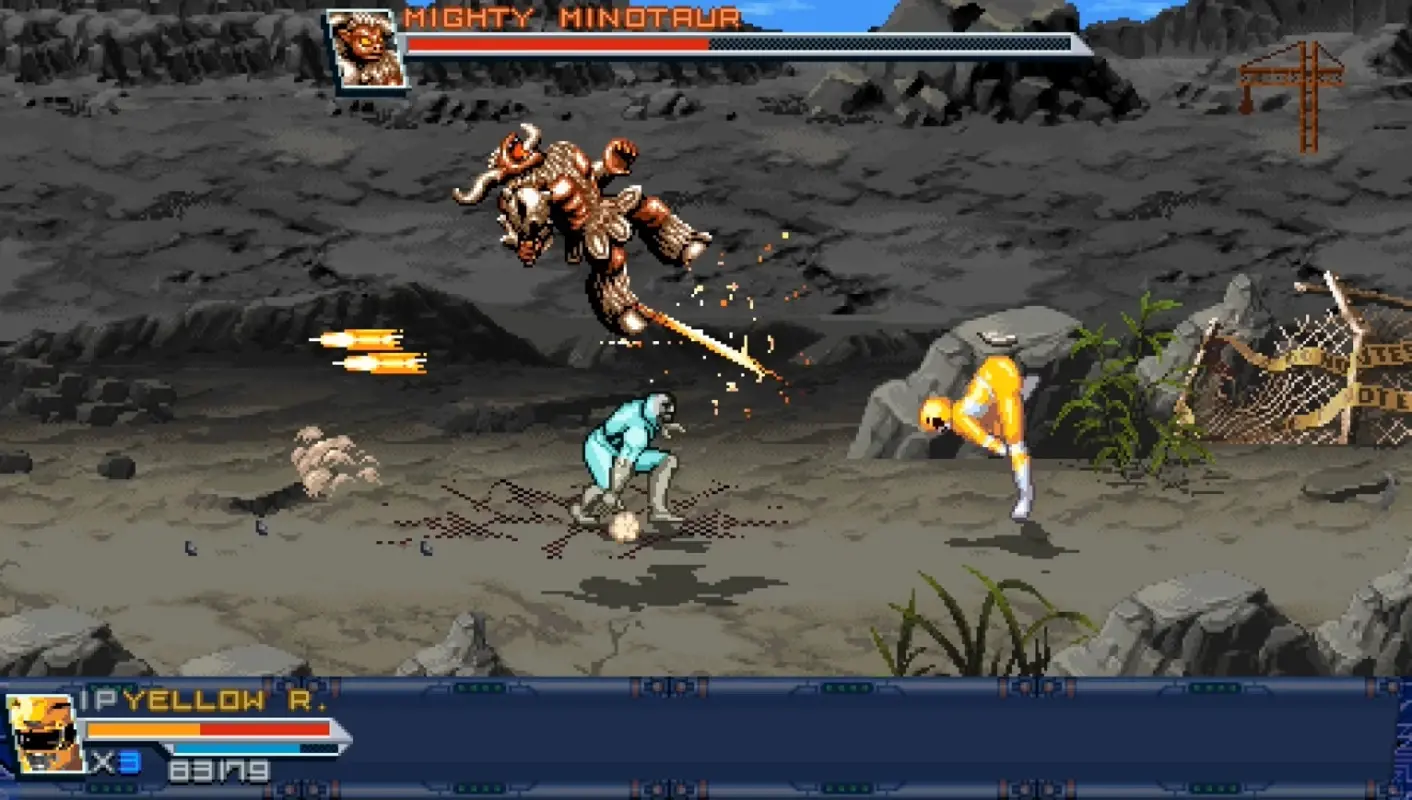The image size is (1412, 800).
Task: Click the Mighty Minotaur boss portrait
Action: click(x=366, y=48)
